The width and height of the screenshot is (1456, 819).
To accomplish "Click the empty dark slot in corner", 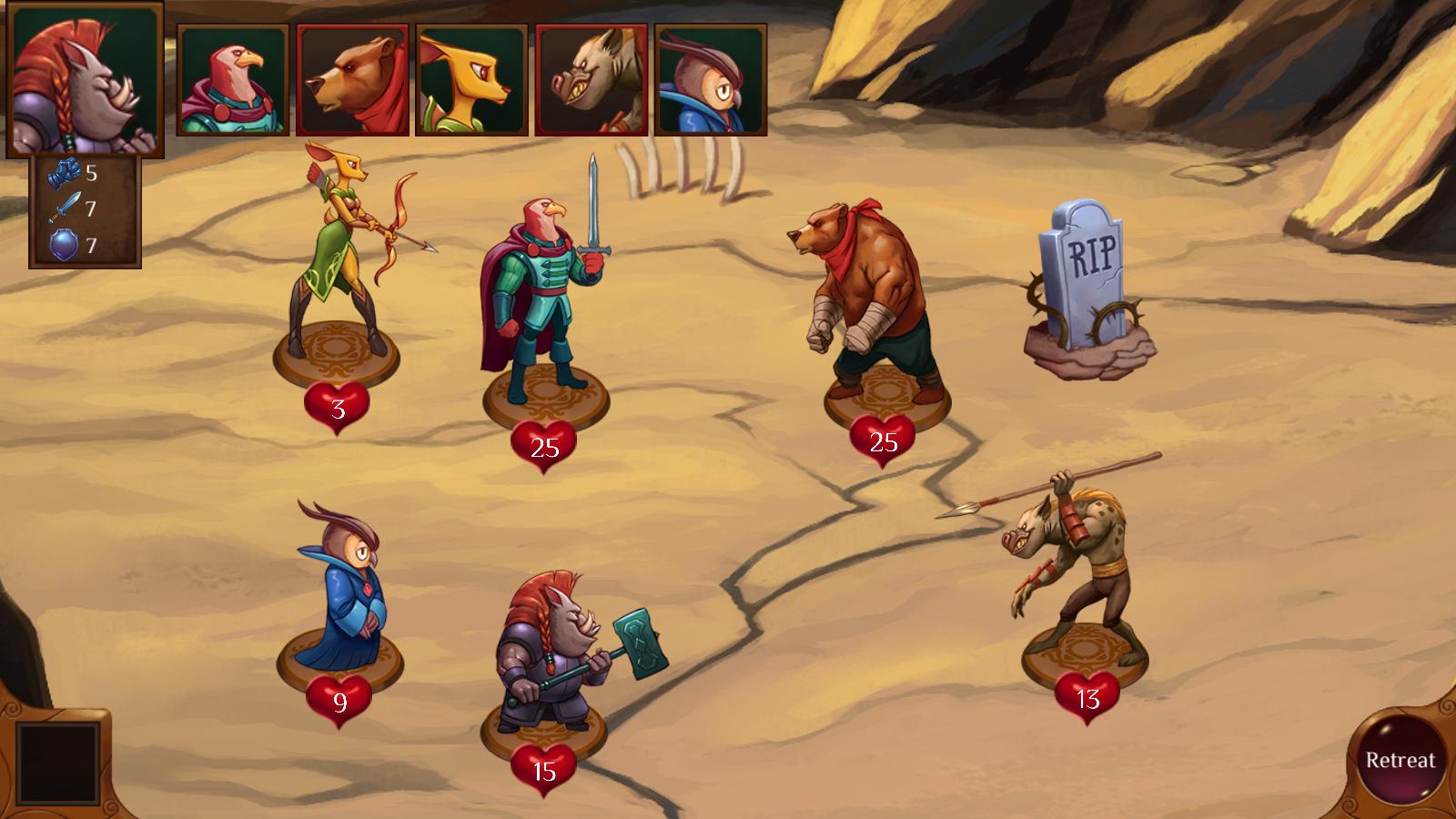I will (x=56, y=763).
